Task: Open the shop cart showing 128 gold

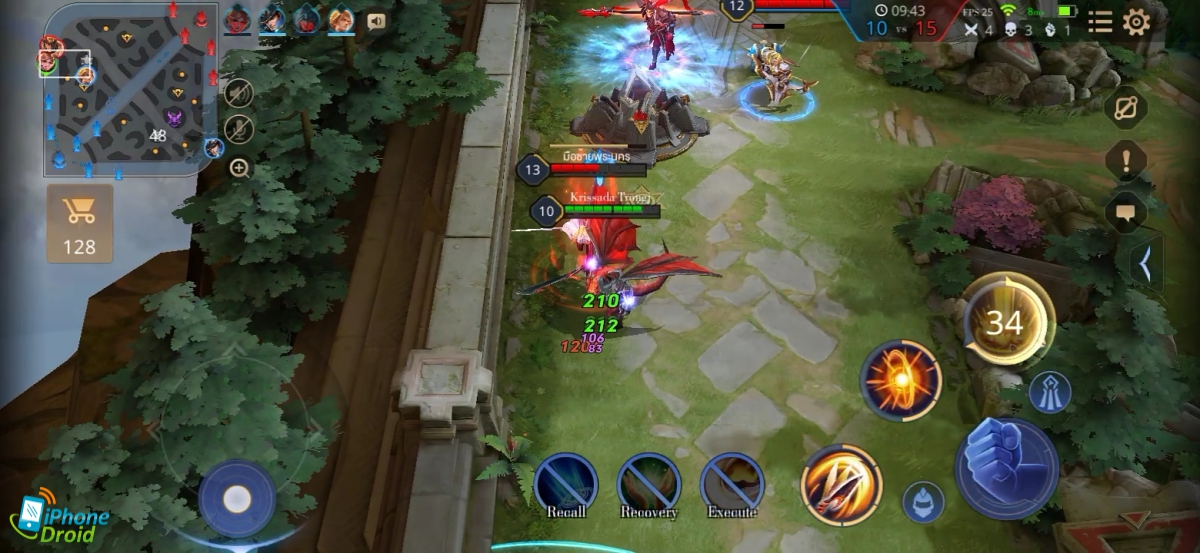Action: pos(79,222)
